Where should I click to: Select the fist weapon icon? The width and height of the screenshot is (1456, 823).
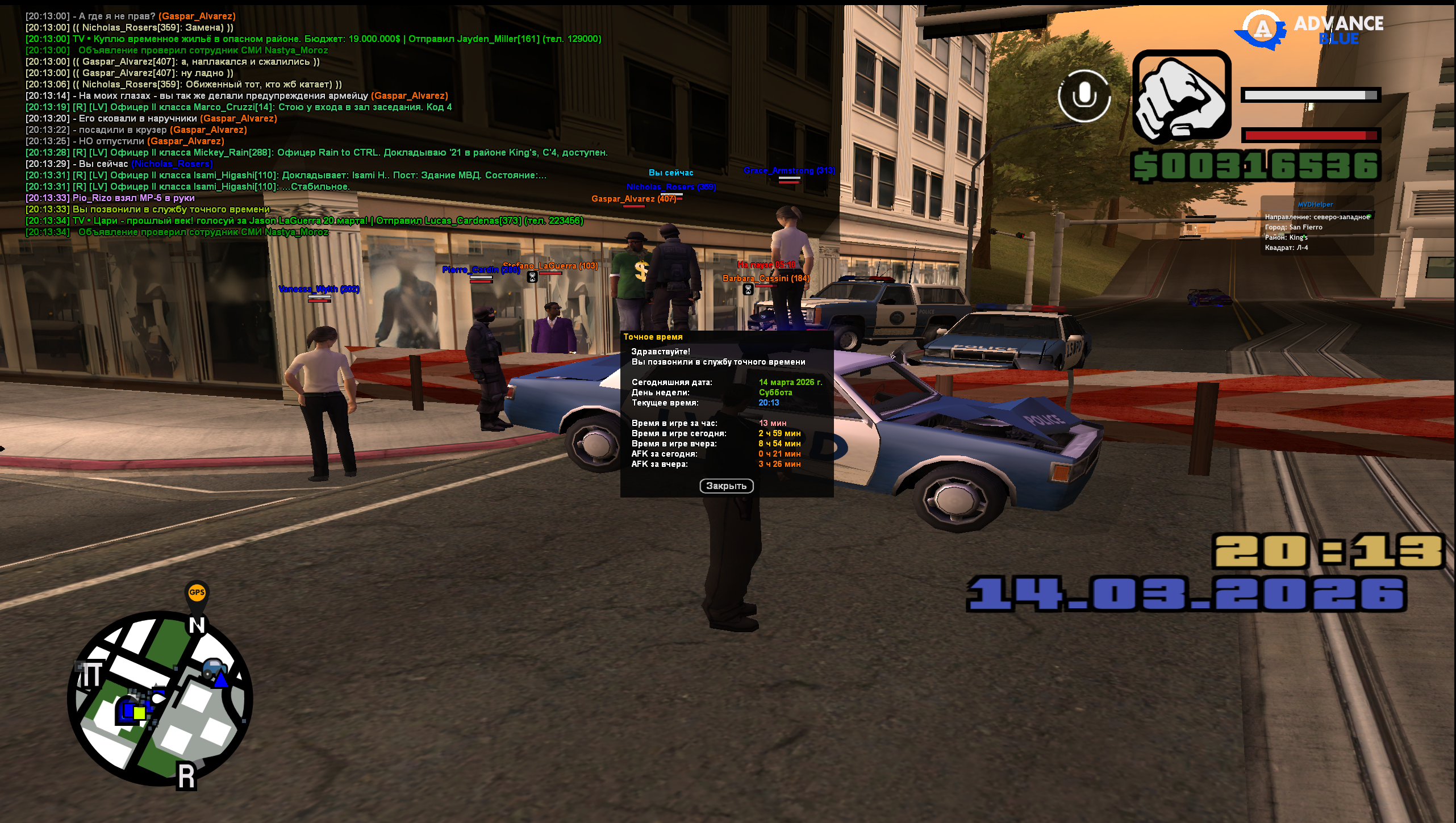point(1182,95)
